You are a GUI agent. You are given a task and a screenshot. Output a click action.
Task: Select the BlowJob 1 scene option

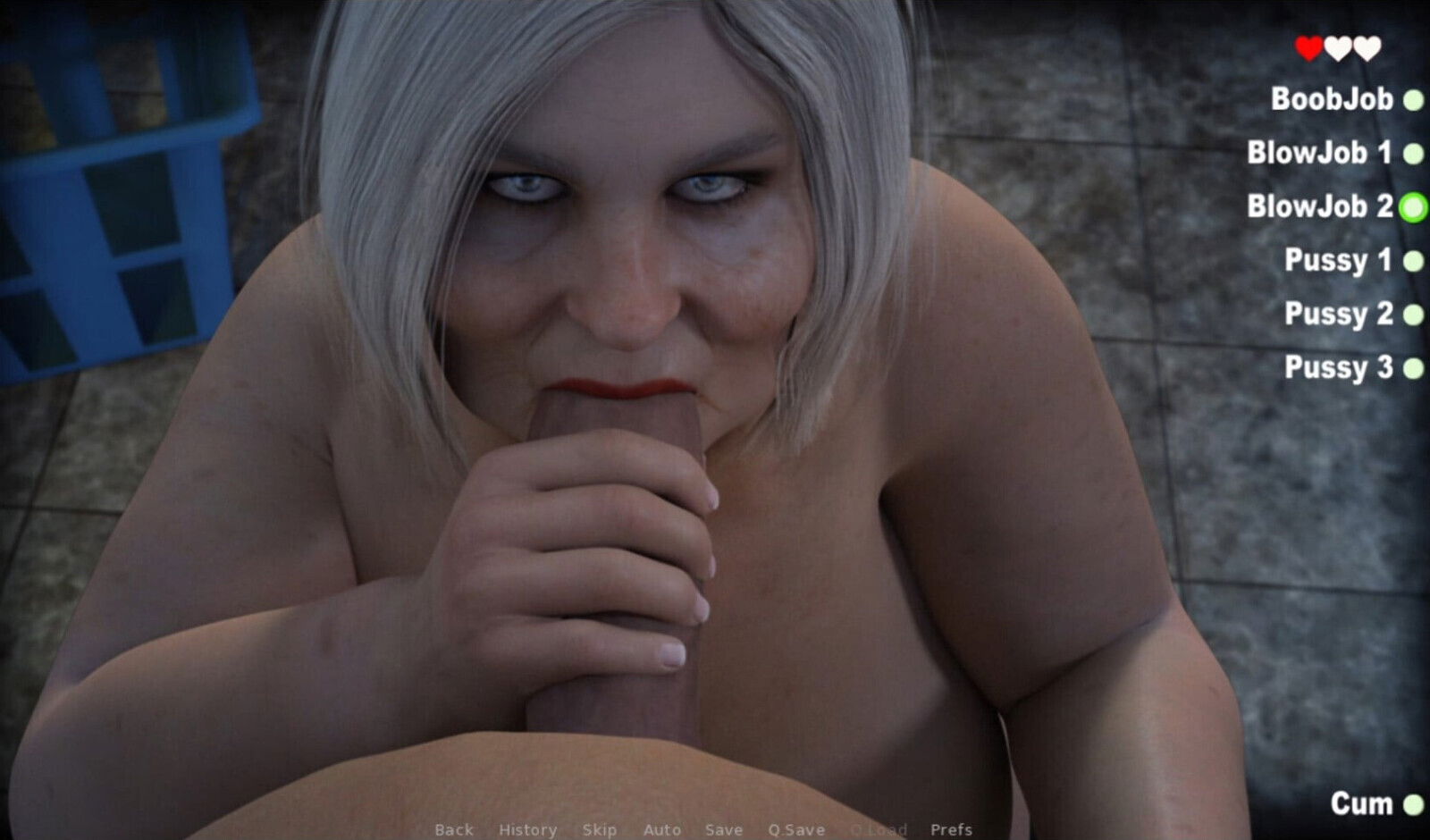[x=1320, y=154]
